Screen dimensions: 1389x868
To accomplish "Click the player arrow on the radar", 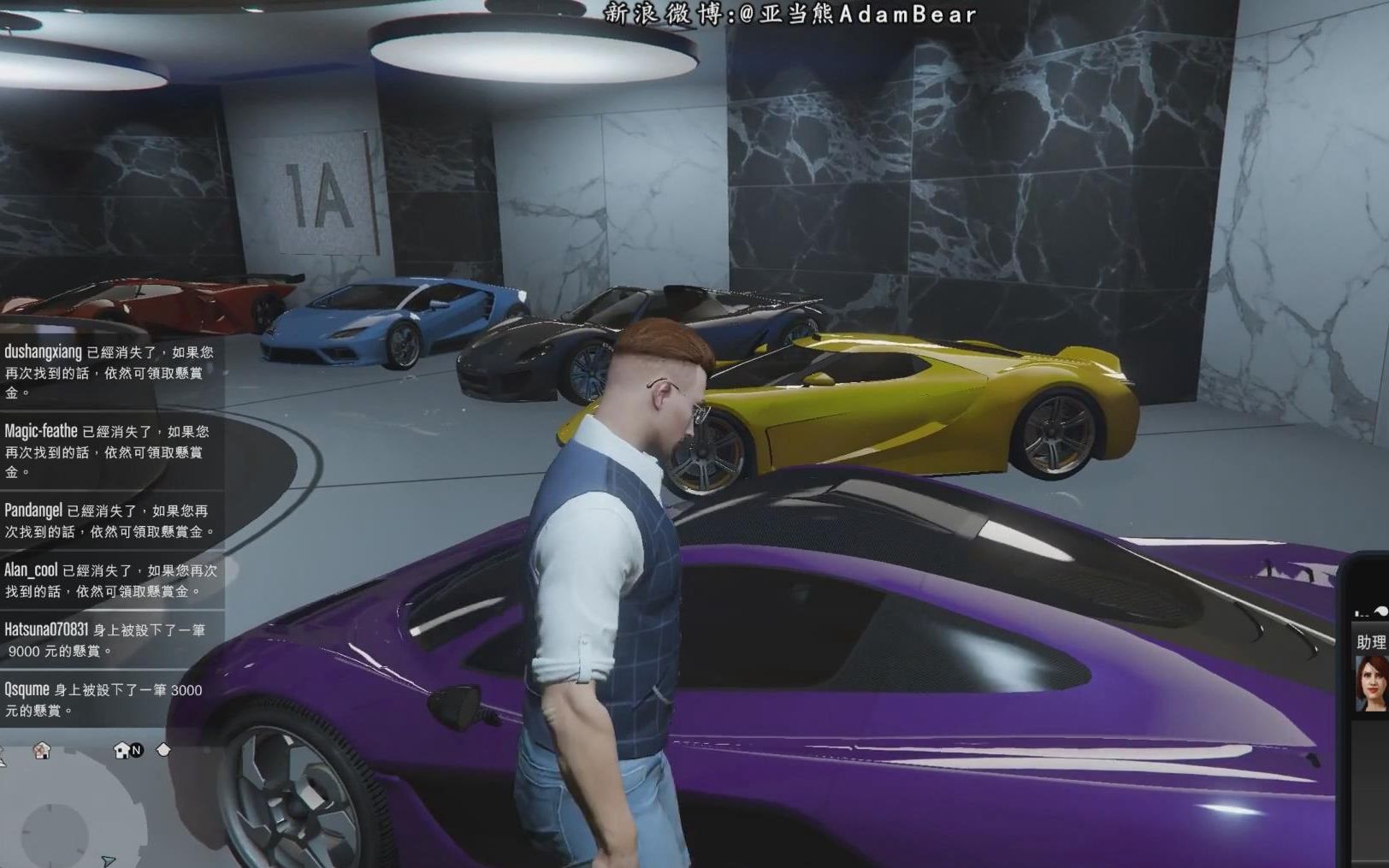I will (x=109, y=860).
